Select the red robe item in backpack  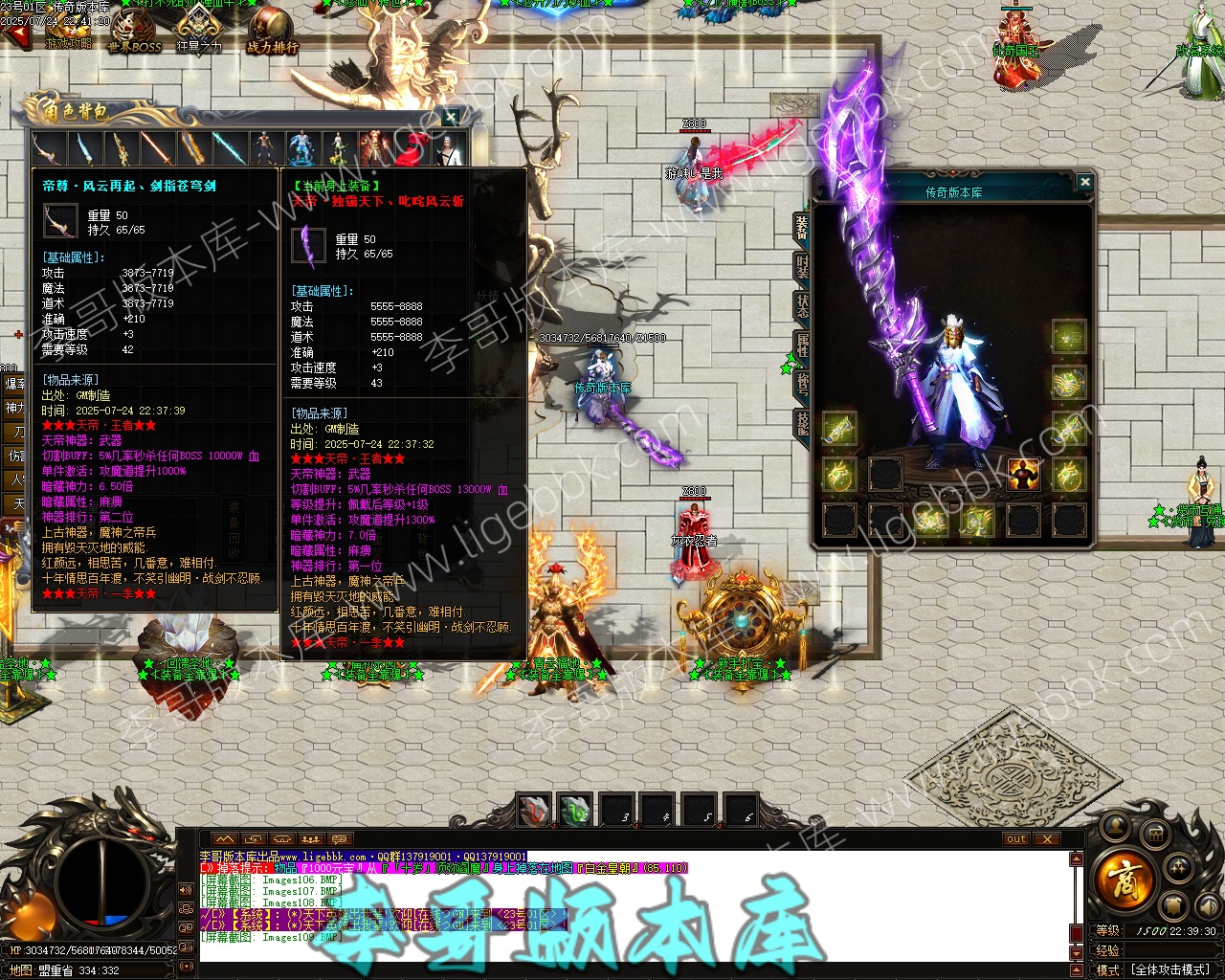[410, 148]
